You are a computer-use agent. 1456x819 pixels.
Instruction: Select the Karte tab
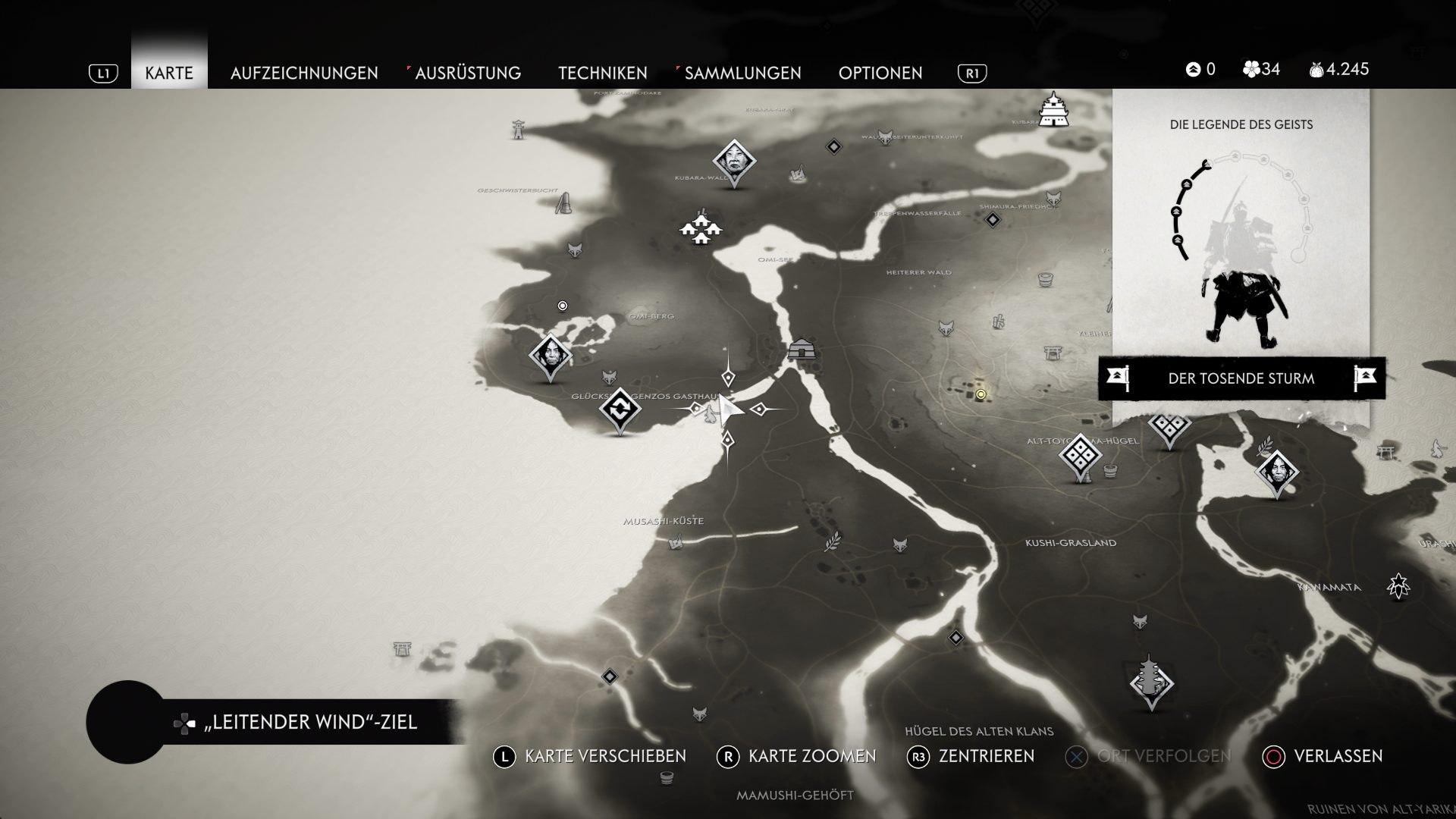point(169,73)
